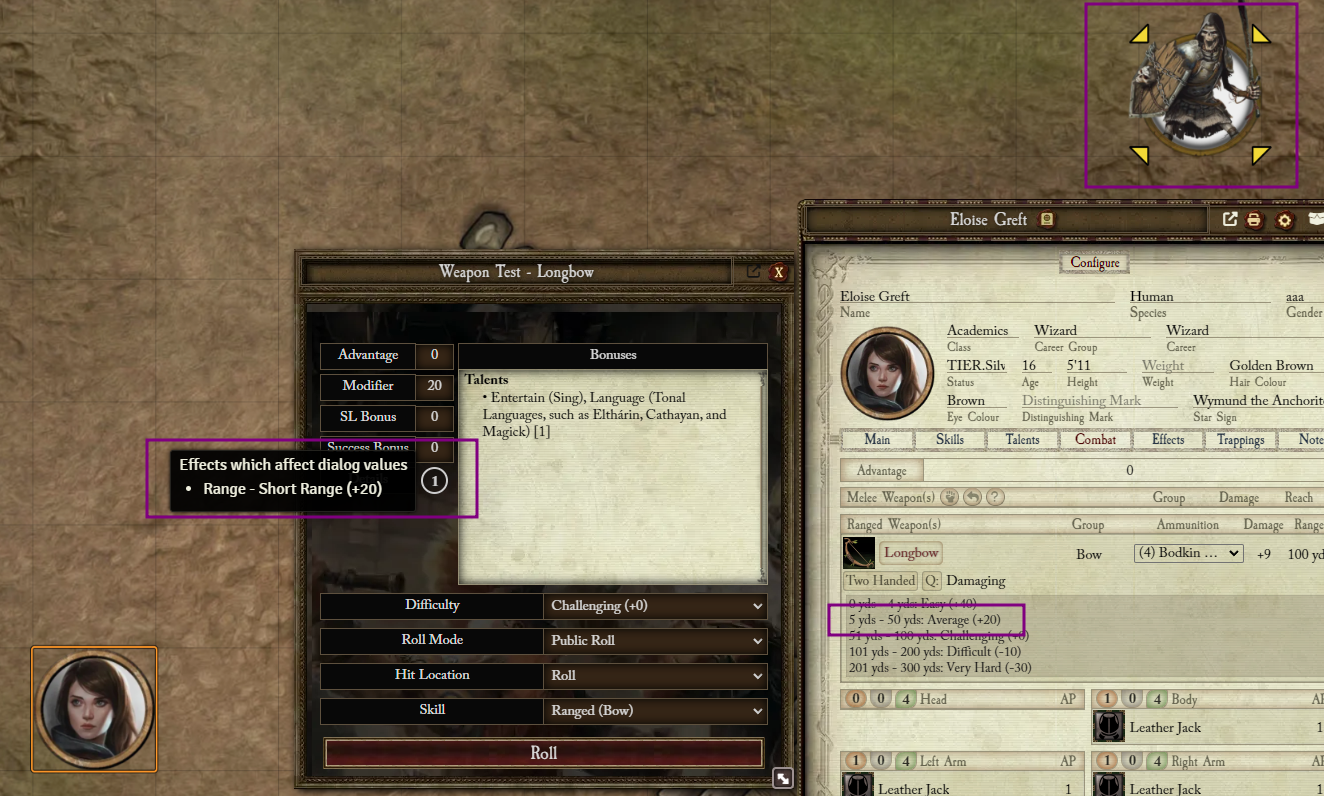Screen dimensions: 1324x796
Task: Open the Roll Mode dropdown
Action: pos(655,640)
